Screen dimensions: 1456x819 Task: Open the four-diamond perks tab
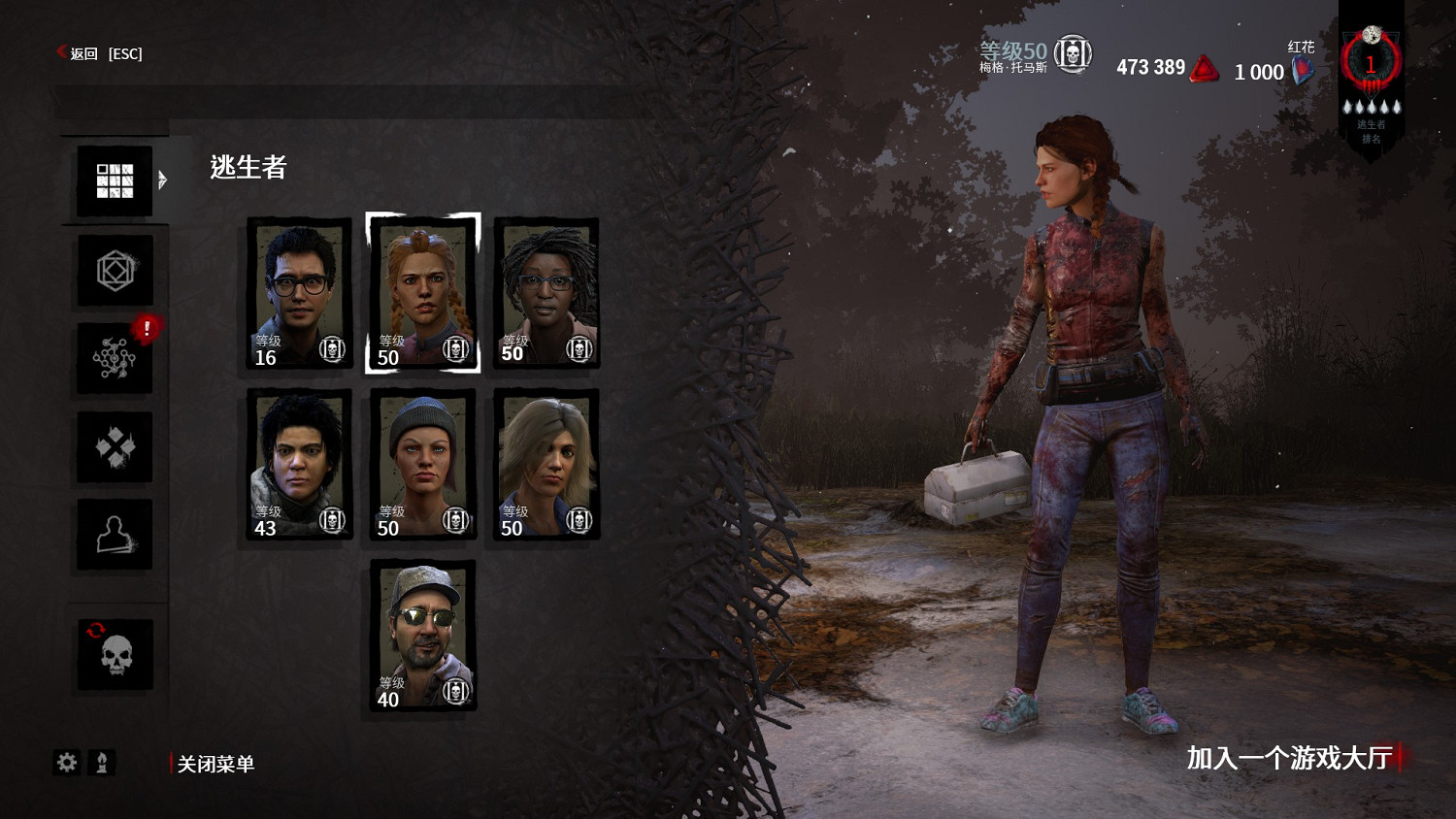115,447
